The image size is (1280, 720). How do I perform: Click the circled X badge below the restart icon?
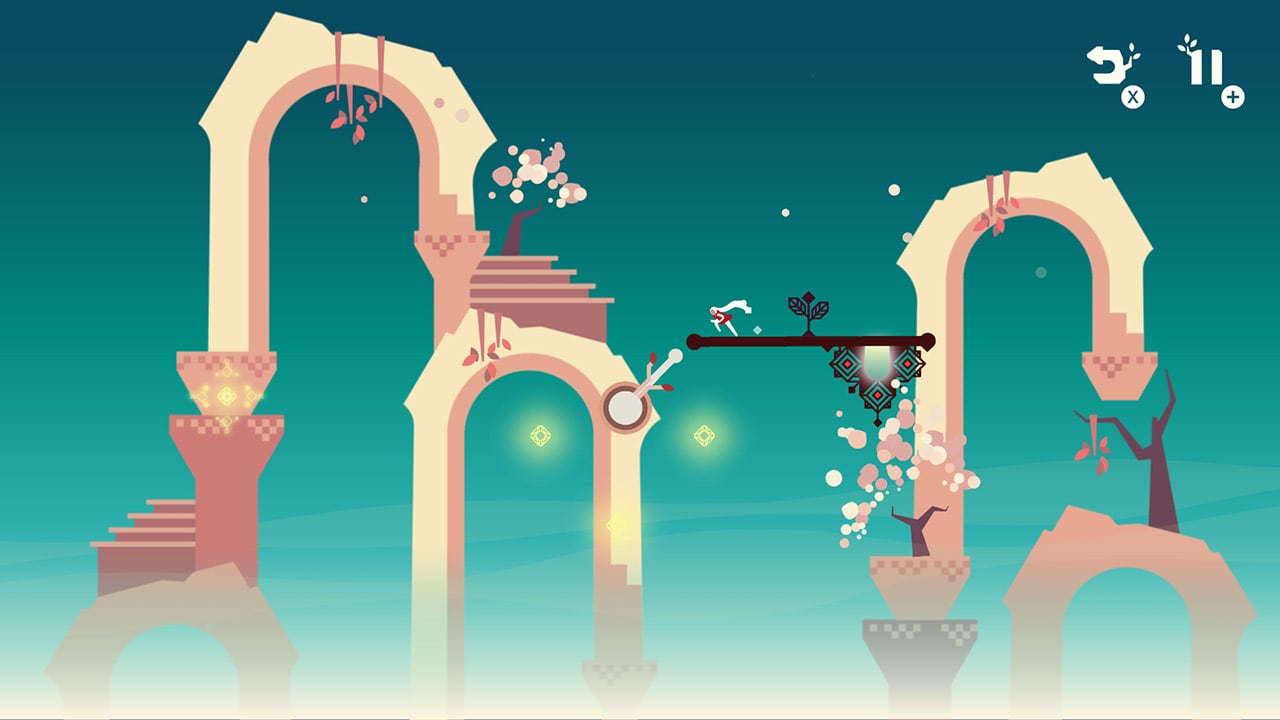click(1131, 96)
